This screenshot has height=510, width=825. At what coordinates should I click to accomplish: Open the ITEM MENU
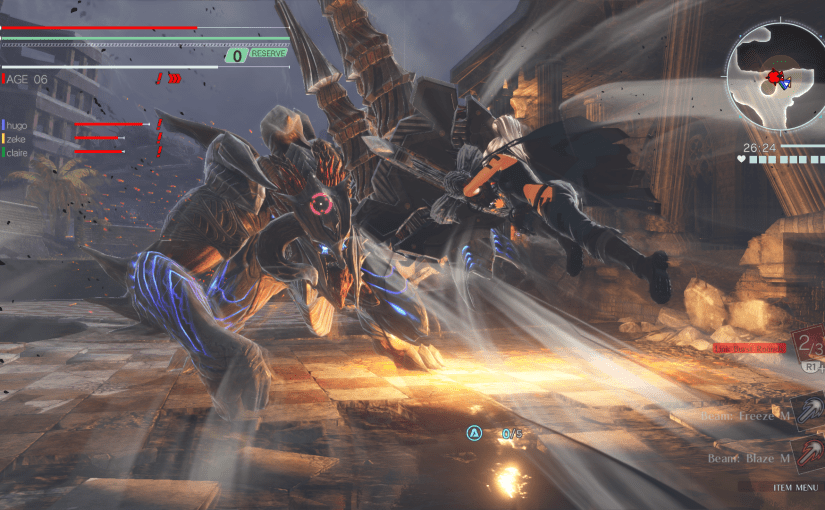pos(794,487)
